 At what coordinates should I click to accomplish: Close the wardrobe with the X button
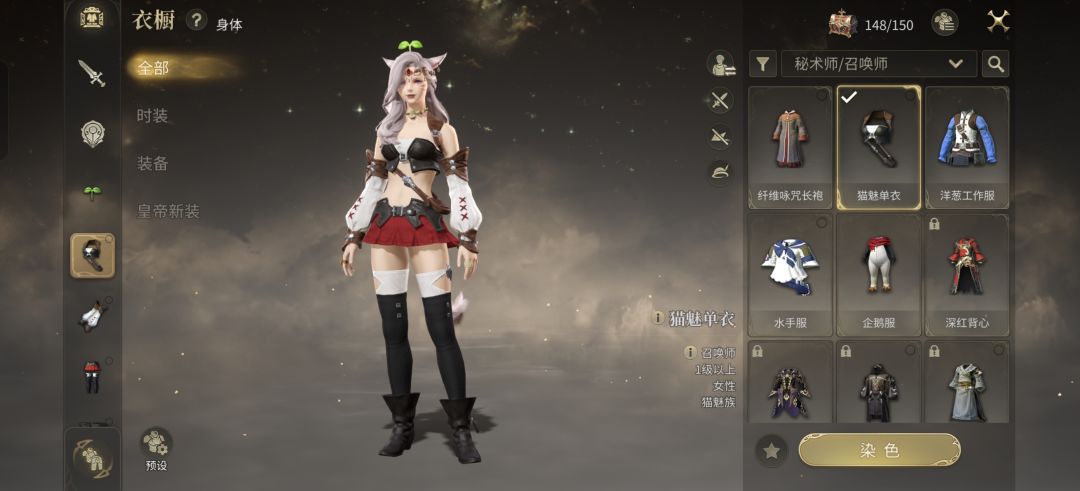pyautogui.click(x=998, y=22)
